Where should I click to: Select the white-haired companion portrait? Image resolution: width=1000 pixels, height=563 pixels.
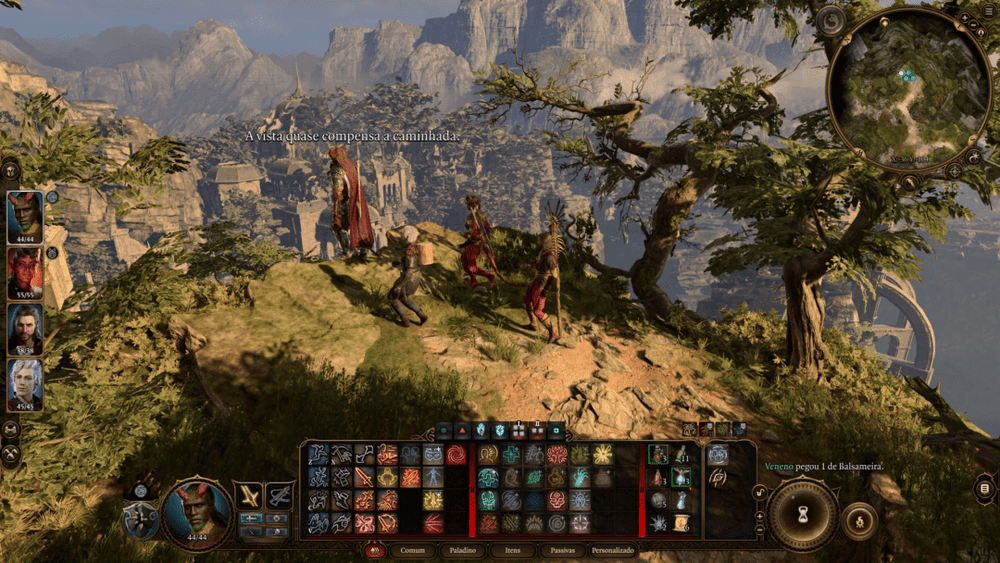point(25,383)
